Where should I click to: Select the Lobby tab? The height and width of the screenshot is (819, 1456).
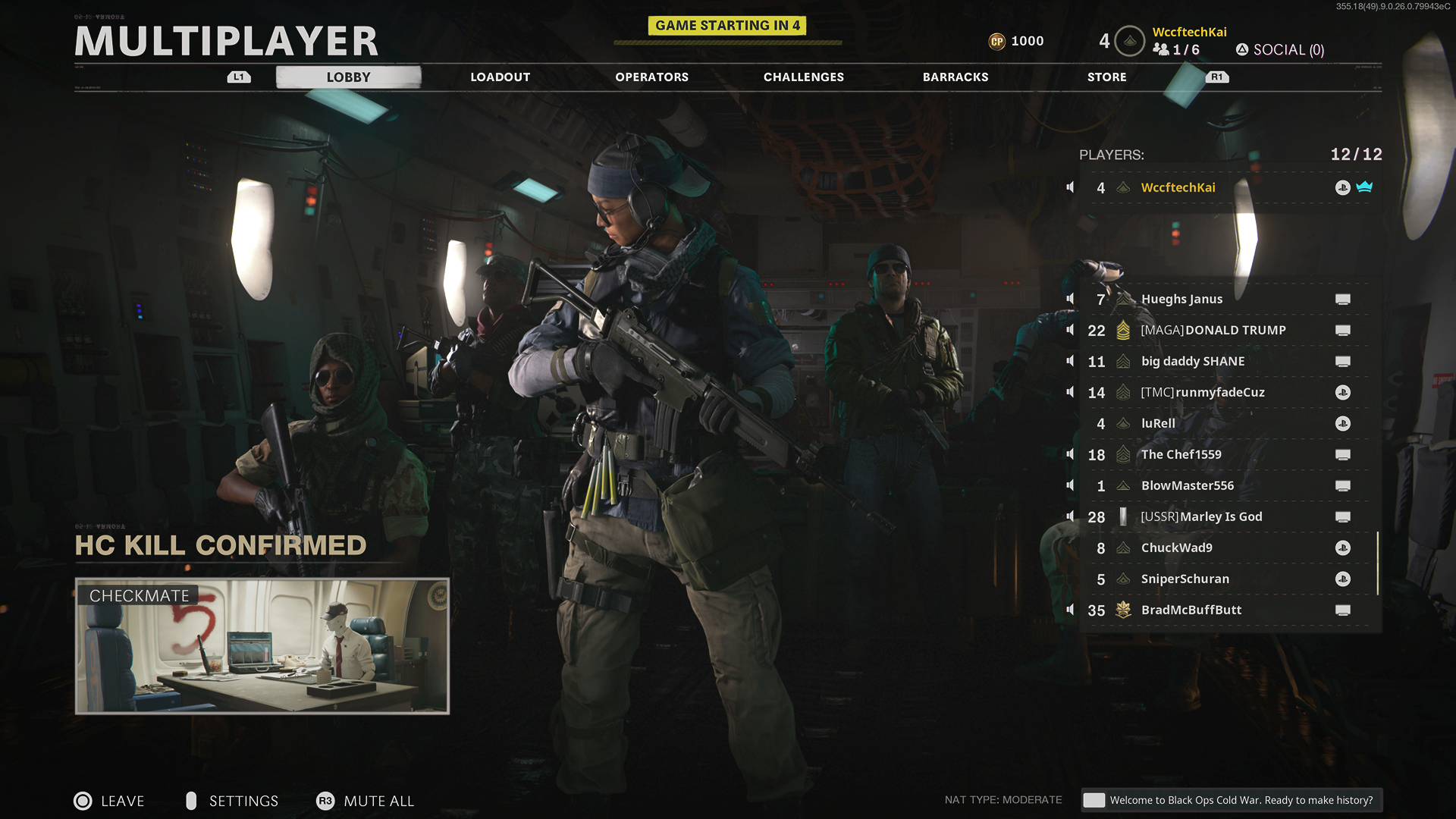[x=348, y=77]
